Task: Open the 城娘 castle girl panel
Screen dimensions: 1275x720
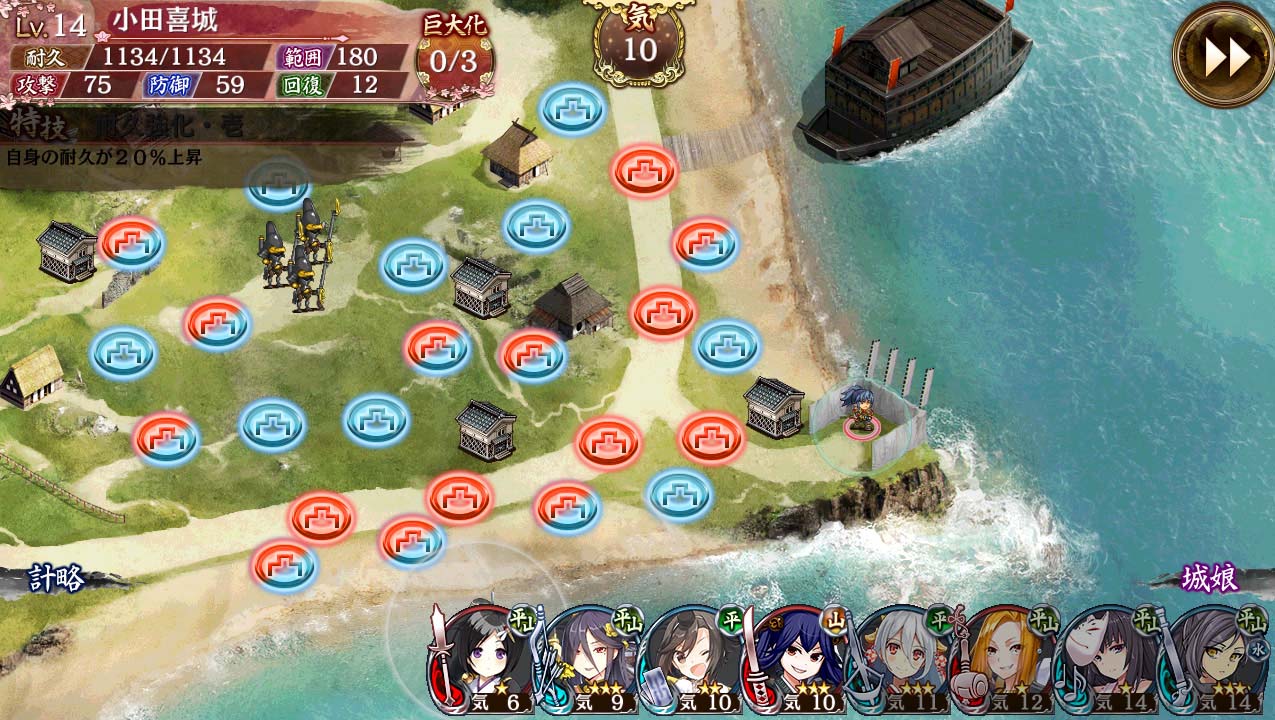Action: click(1210, 578)
